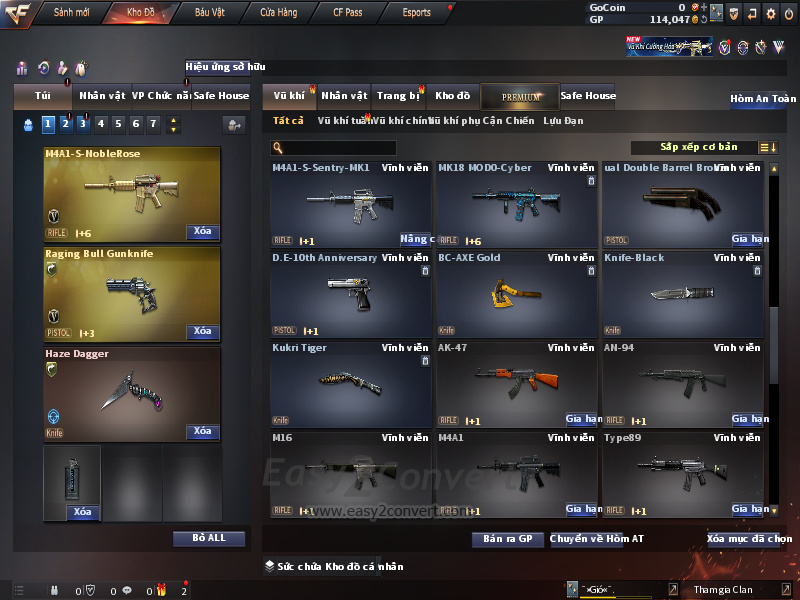Open the Hòm An Toàn safe

(763, 99)
